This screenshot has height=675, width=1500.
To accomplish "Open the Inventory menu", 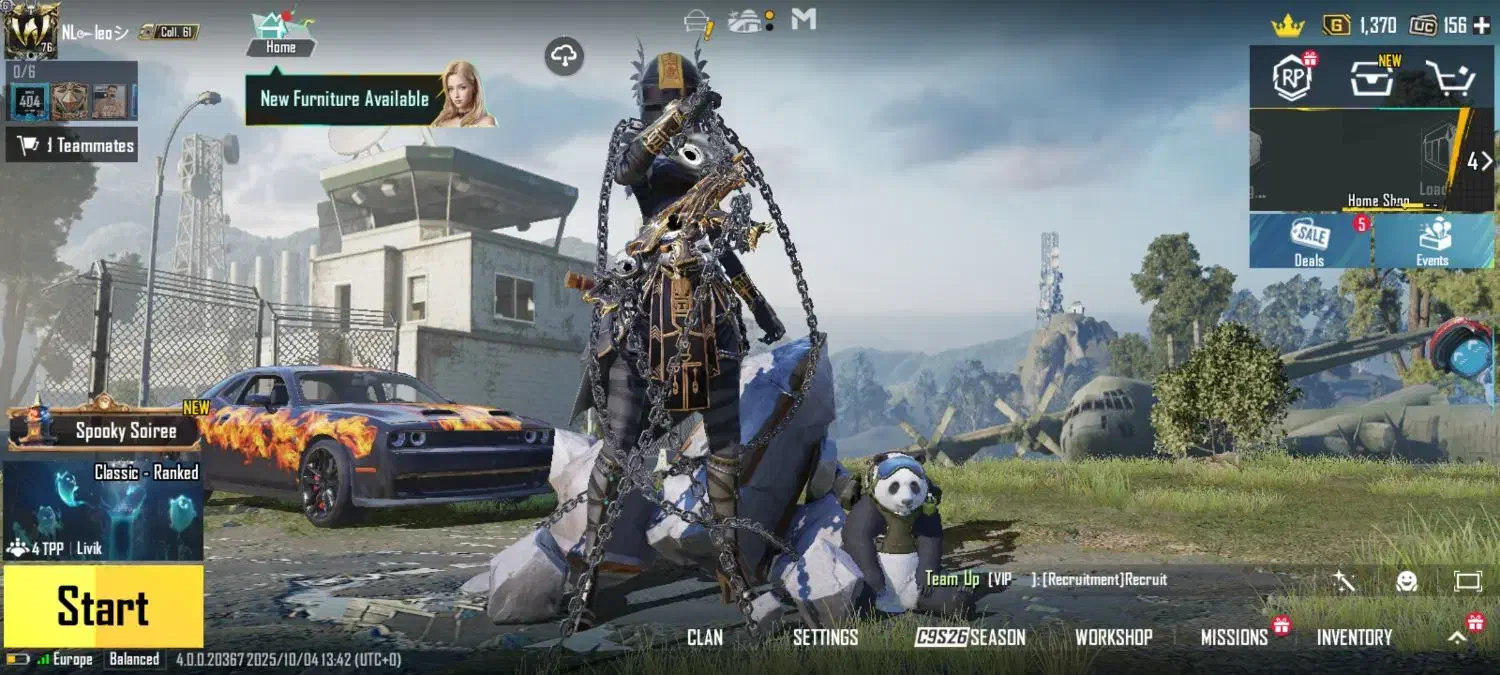I will 1354,637.
